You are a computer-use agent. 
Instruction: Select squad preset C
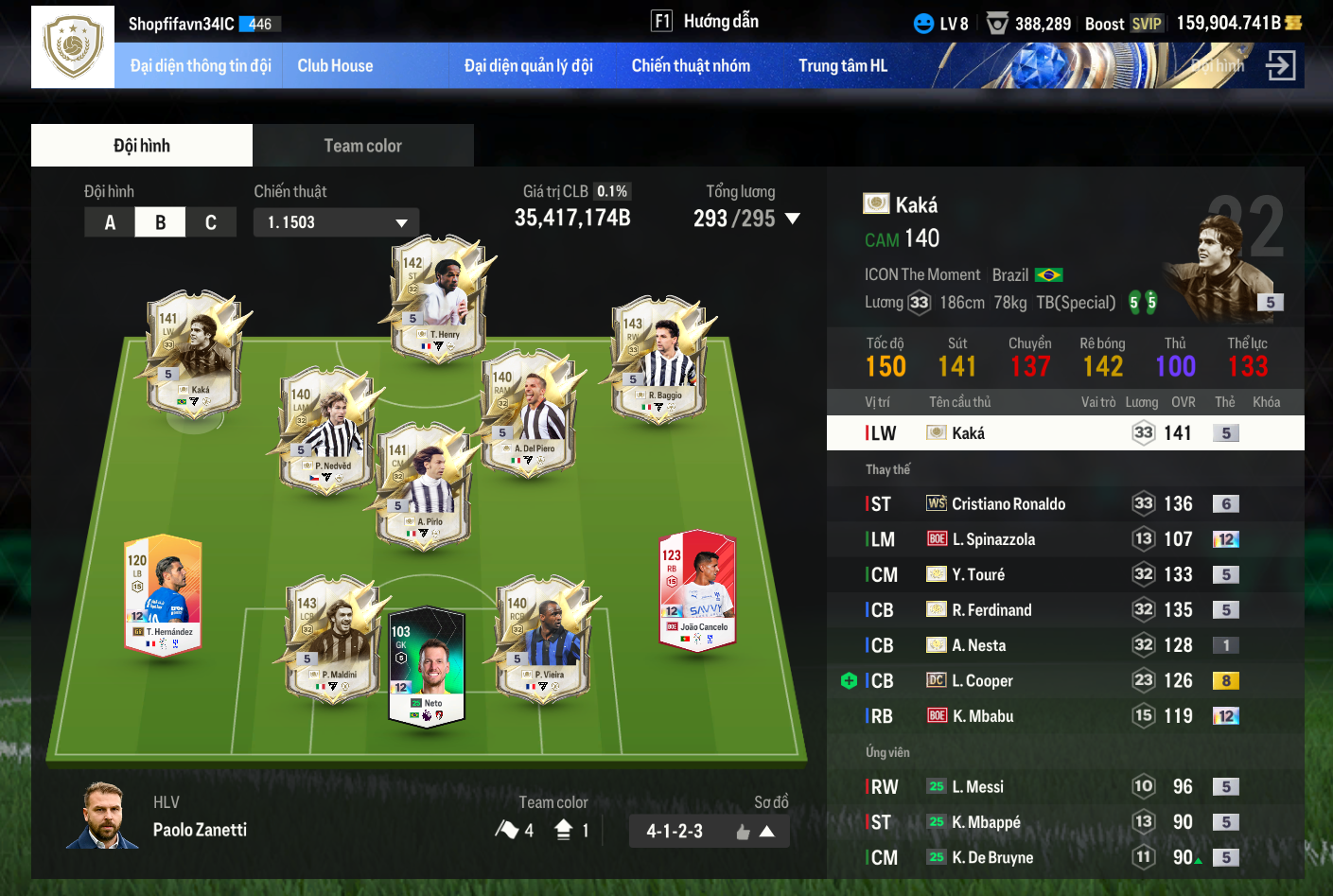pyautogui.click(x=210, y=222)
